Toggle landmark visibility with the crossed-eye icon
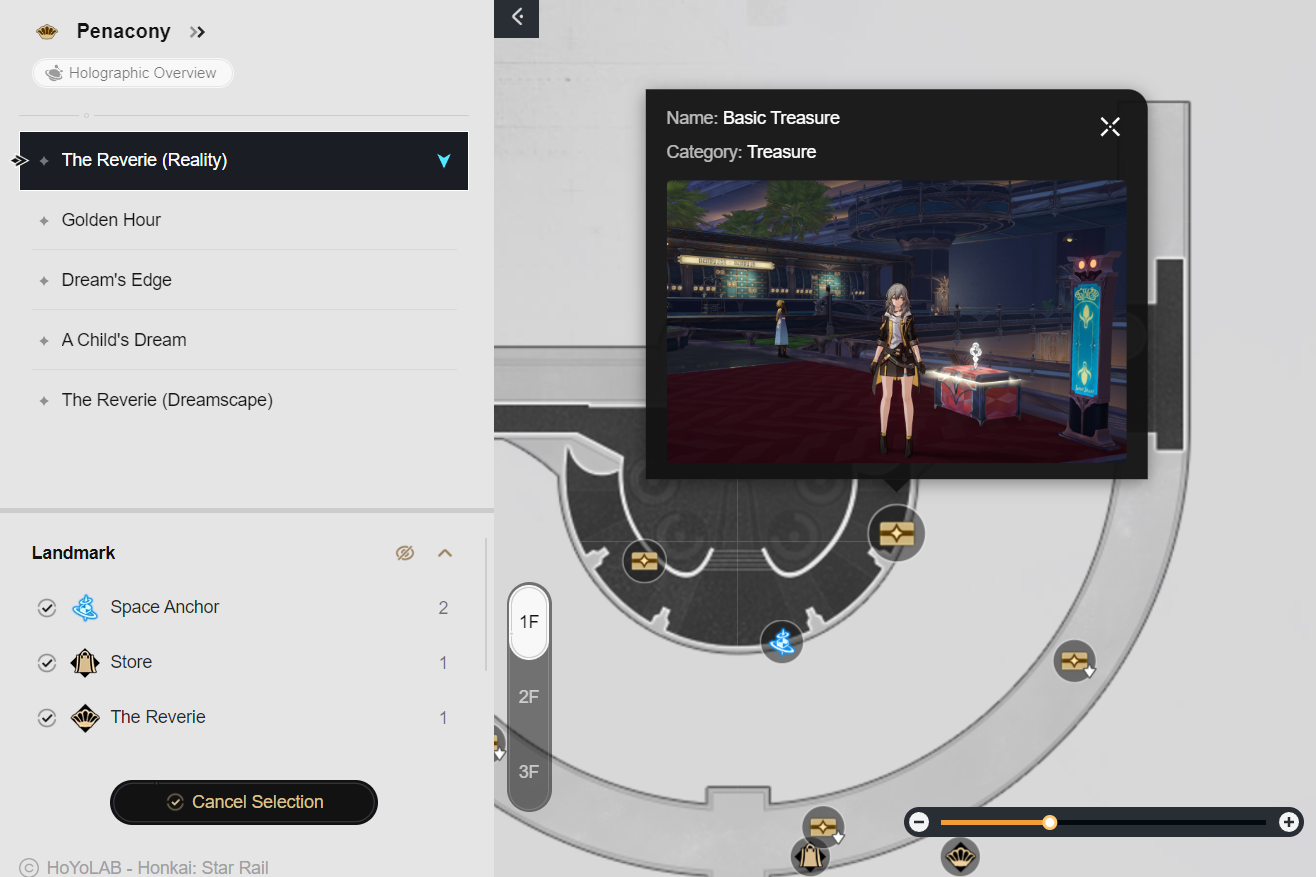 pyautogui.click(x=405, y=552)
